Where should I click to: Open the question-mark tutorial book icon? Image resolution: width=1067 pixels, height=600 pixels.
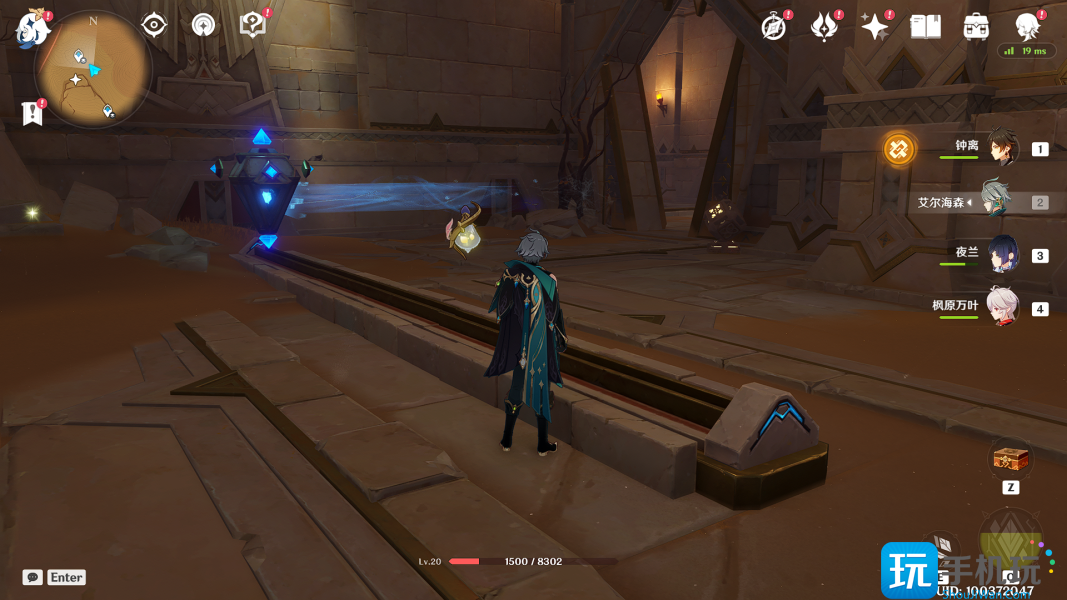tap(254, 25)
